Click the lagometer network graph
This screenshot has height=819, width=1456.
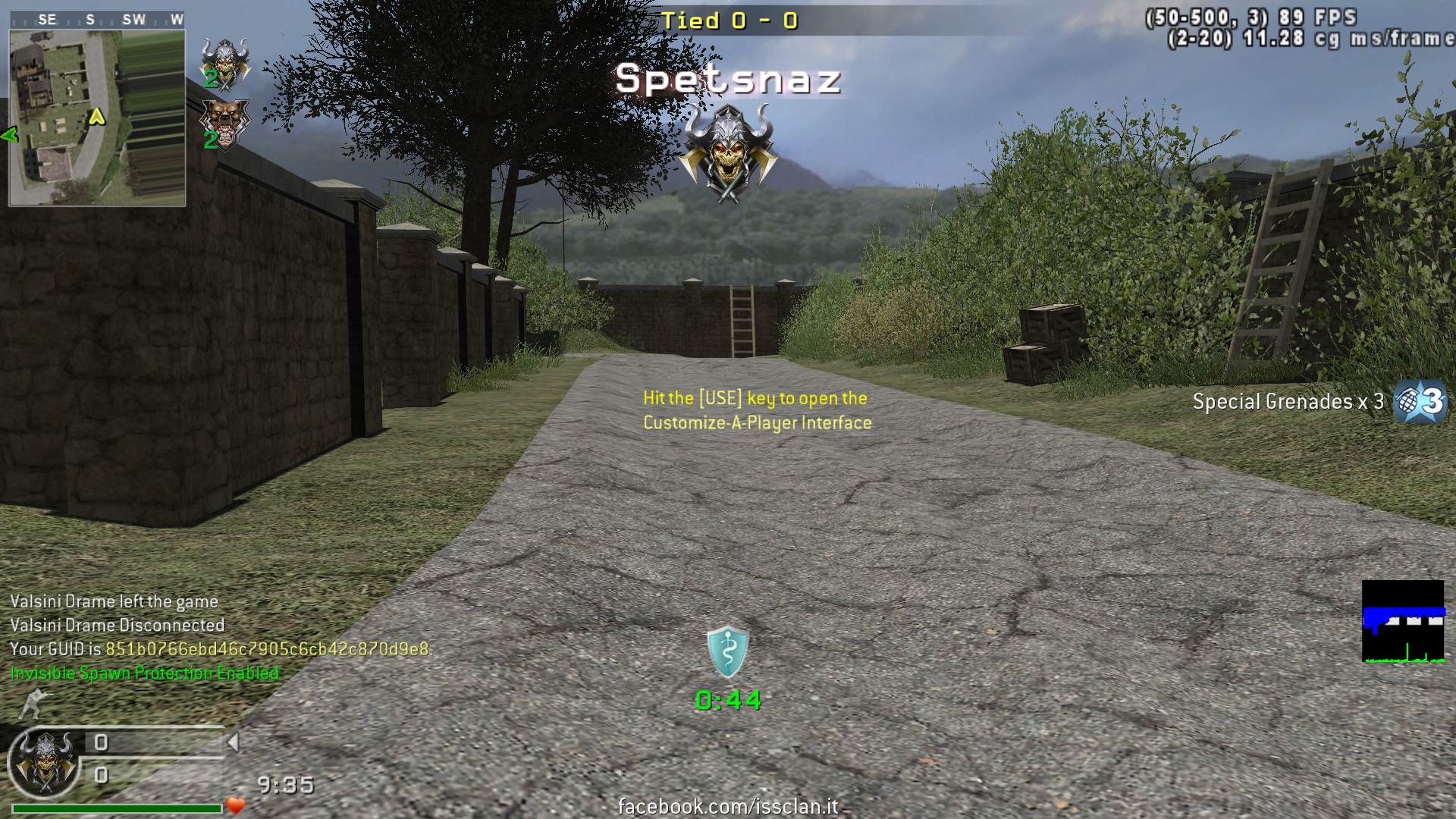coord(1403,622)
